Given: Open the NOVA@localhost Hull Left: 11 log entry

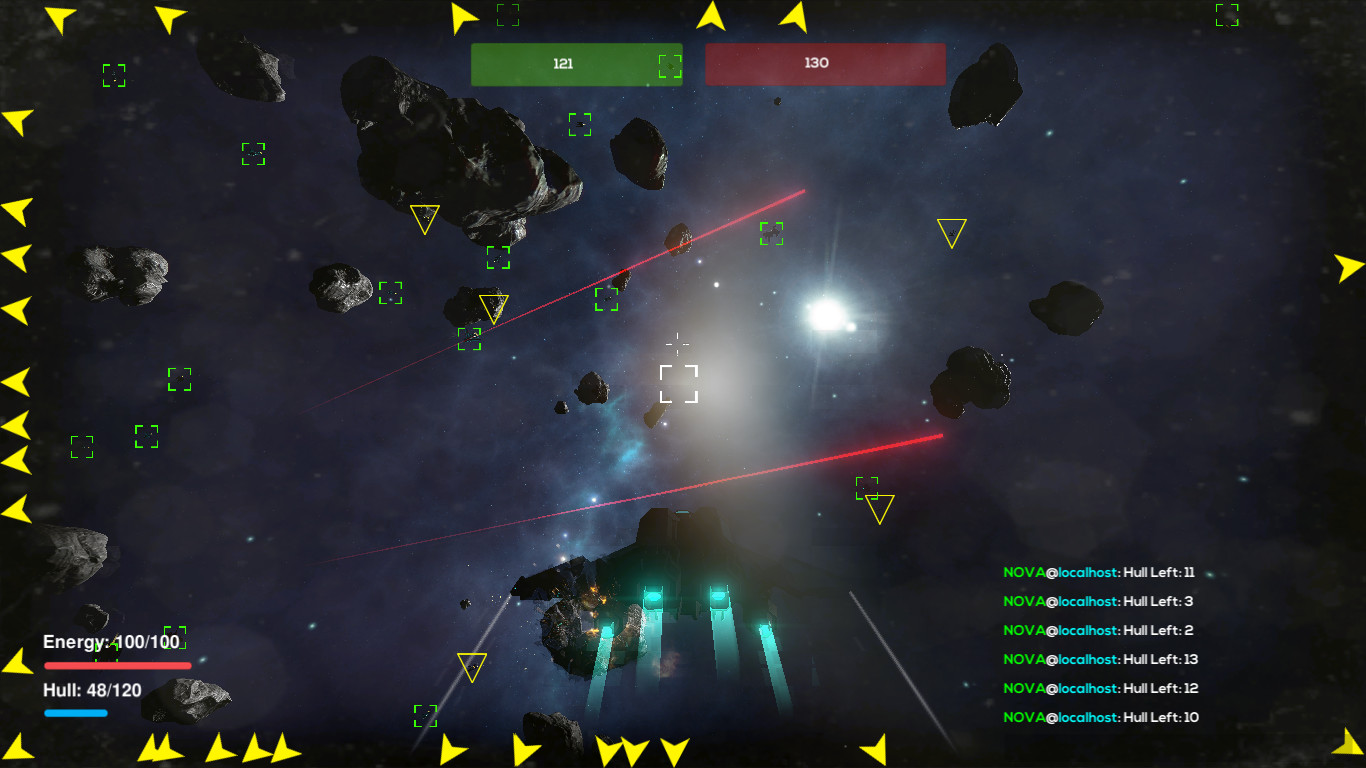Looking at the screenshot, I should pyautogui.click(x=1100, y=572).
